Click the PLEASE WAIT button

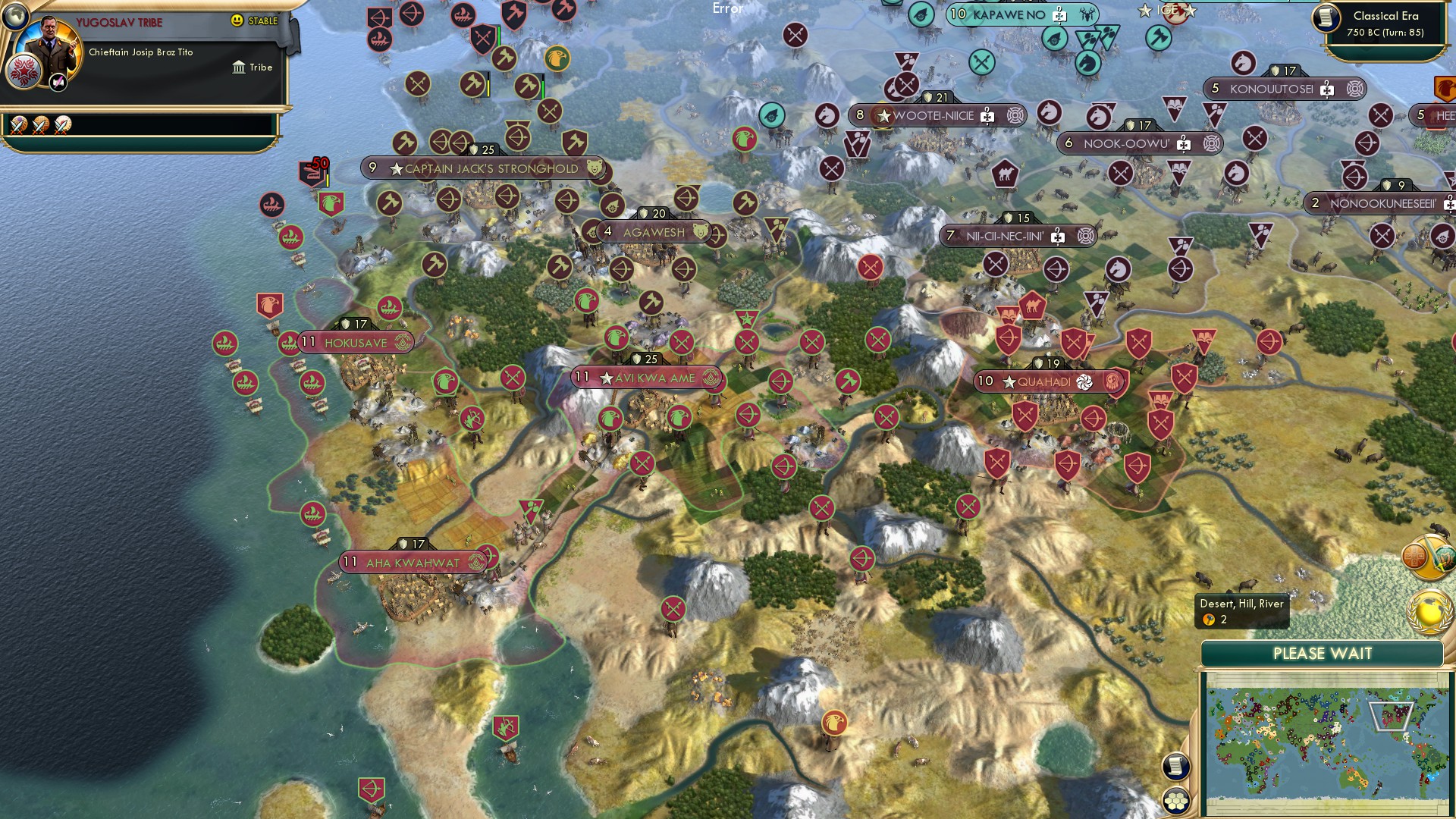pyautogui.click(x=1323, y=653)
